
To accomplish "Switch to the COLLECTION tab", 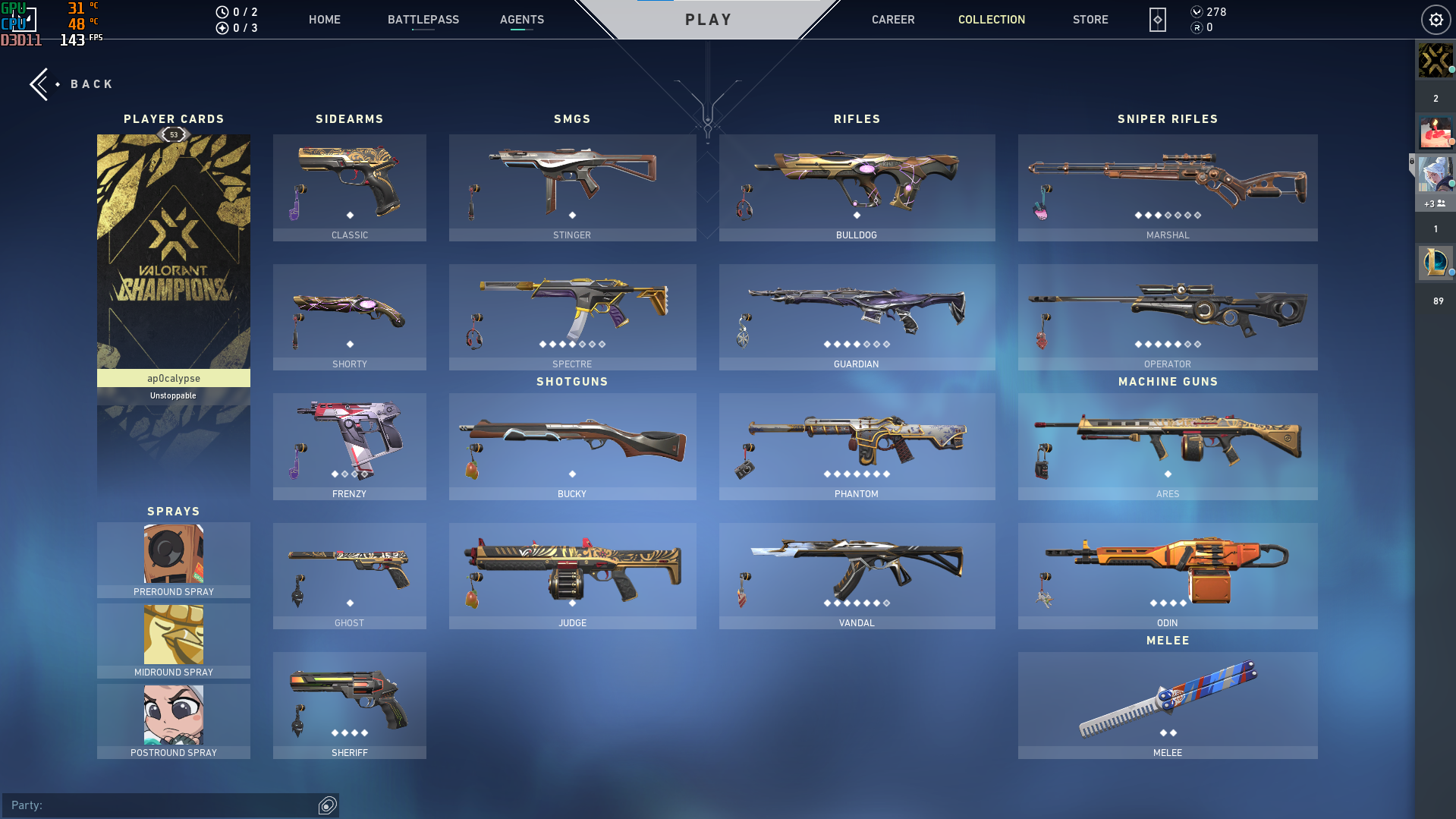I will pyautogui.click(x=991, y=20).
